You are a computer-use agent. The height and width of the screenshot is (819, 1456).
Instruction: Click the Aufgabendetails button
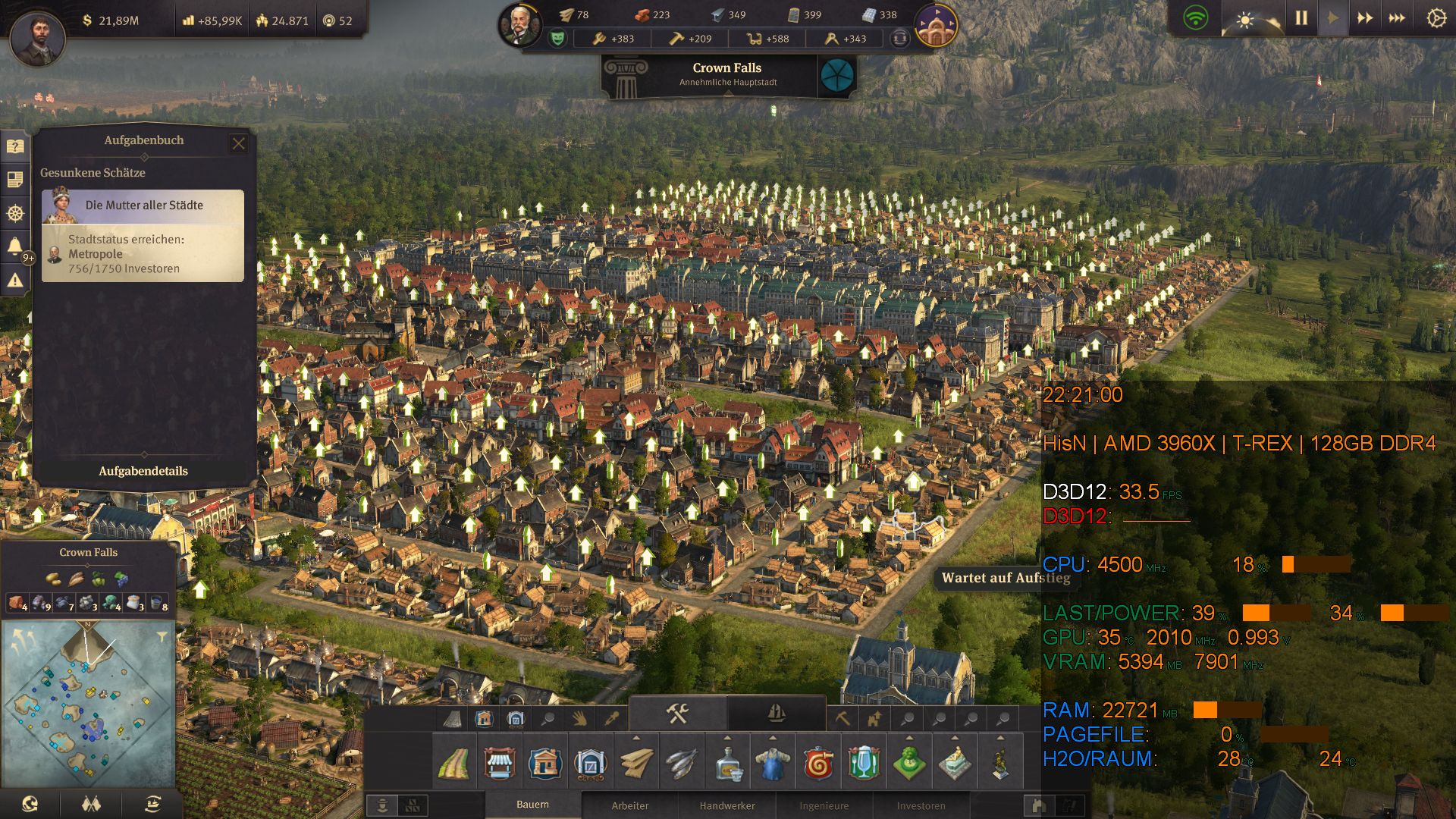[143, 470]
